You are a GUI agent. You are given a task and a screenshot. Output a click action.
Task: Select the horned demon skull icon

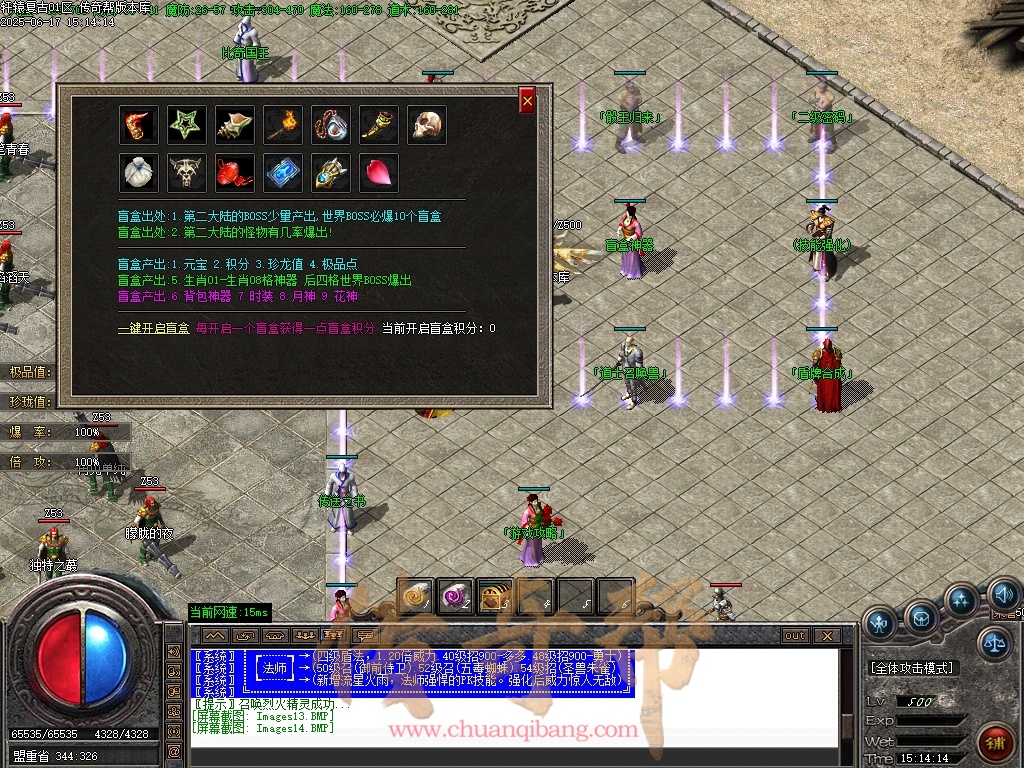coord(187,172)
